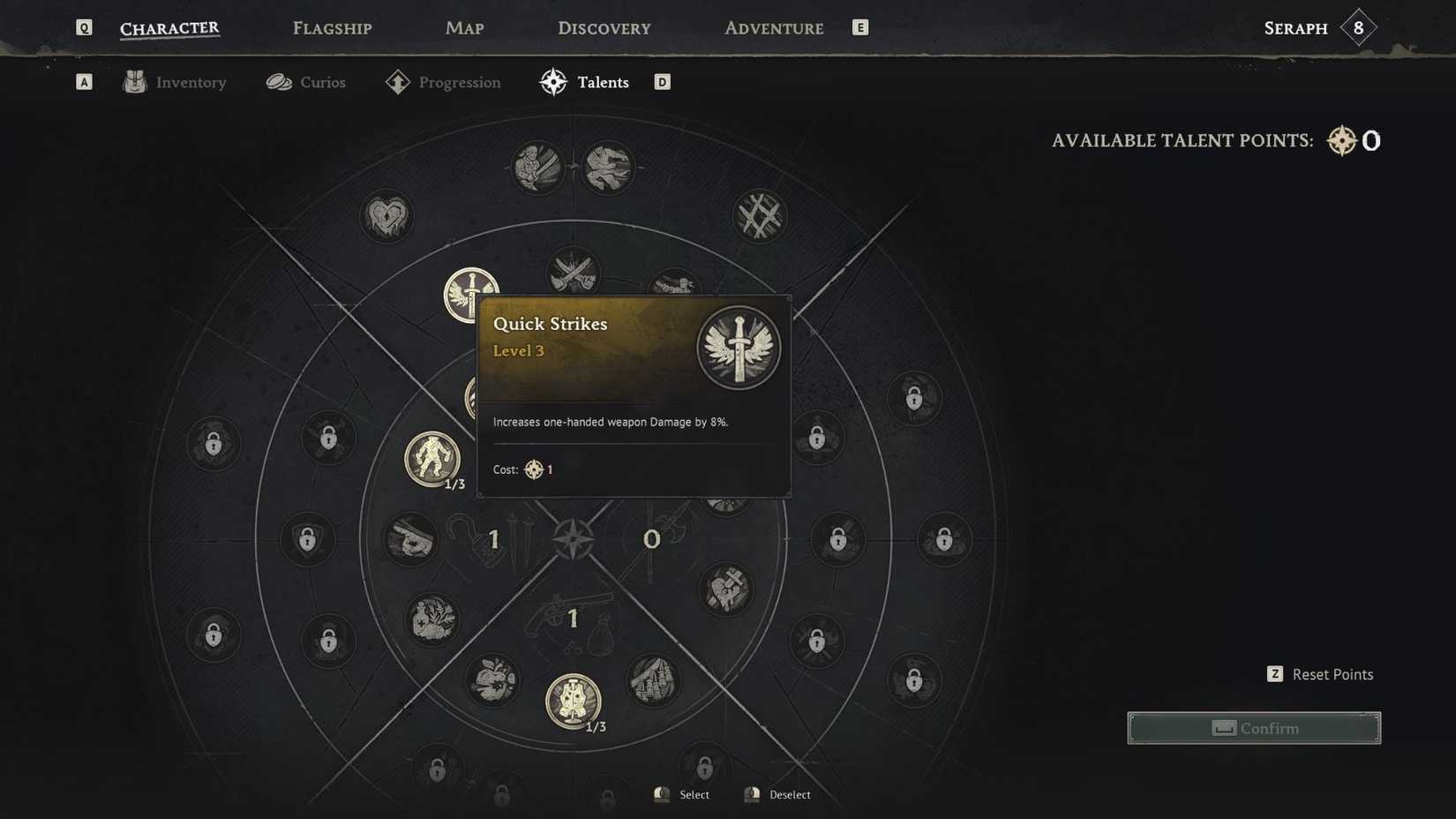This screenshot has width=1456, height=819.
Task: Click the talent points compass icon in the header
Action: 1340,139
